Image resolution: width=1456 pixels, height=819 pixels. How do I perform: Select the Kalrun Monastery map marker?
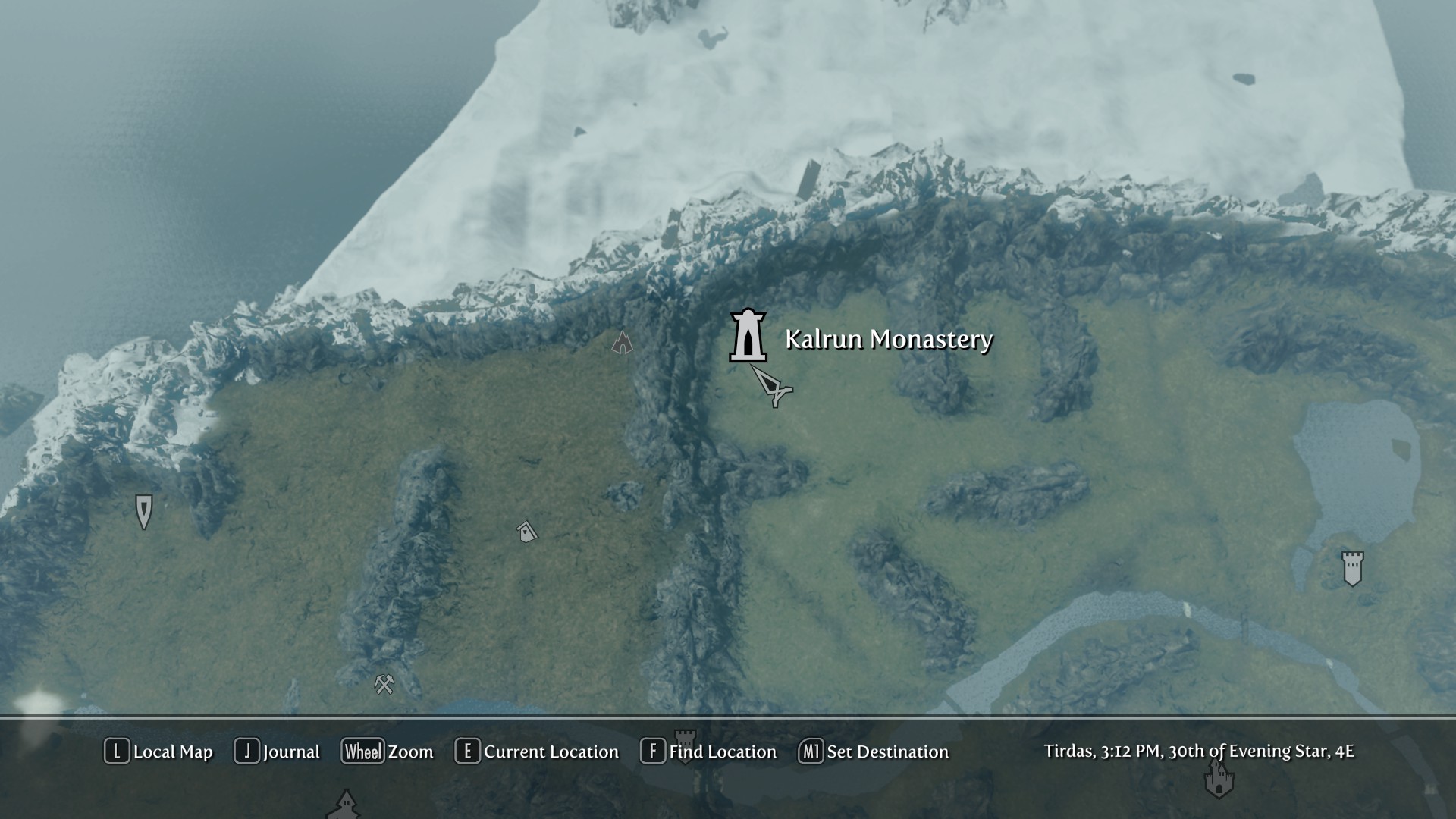point(748,336)
